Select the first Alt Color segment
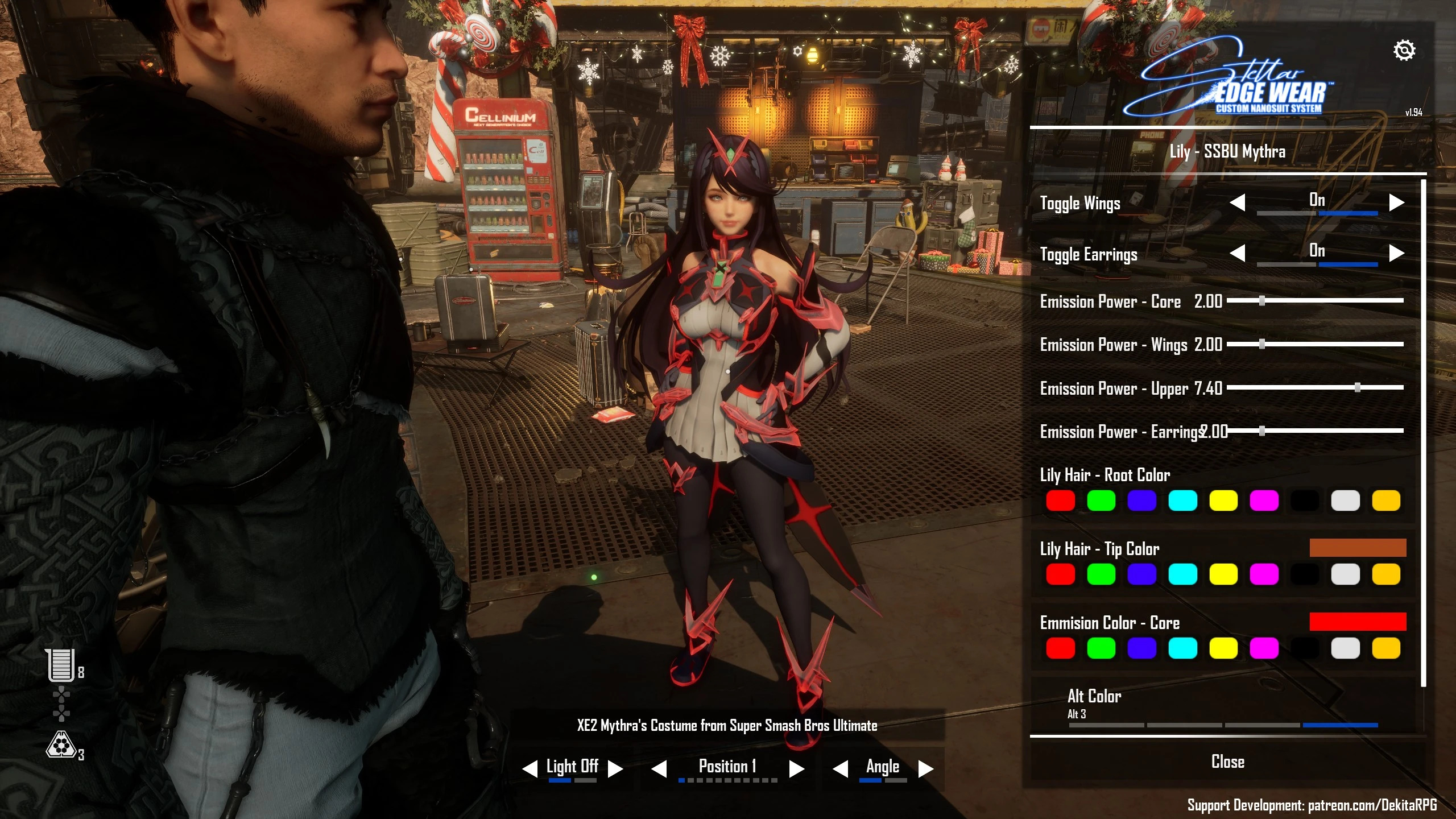Image resolution: width=1456 pixels, height=819 pixels. tap(1106, 725)
